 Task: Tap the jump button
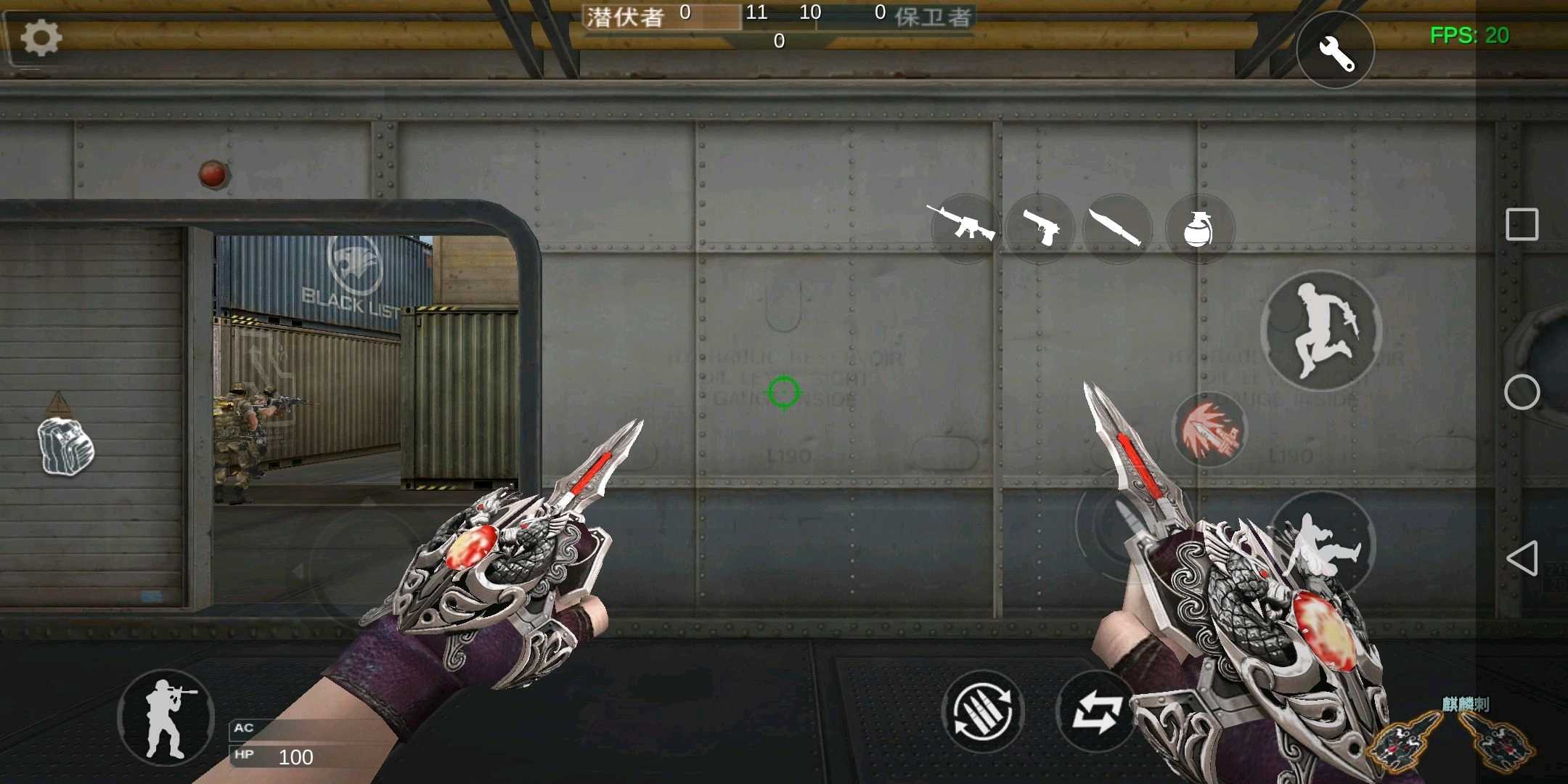tap(1321, 332)
